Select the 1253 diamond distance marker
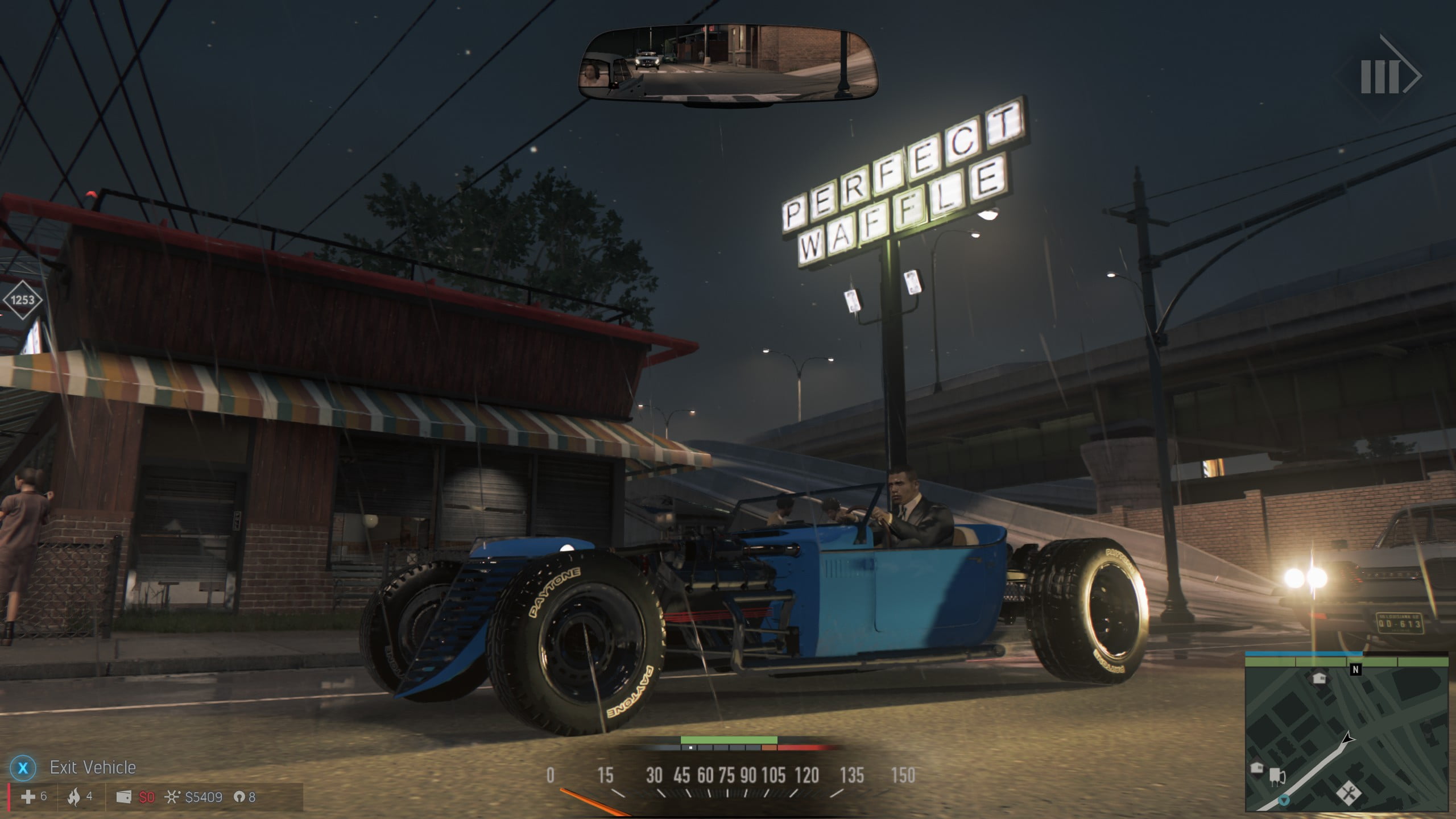This screenshot has height=819, width=1456. tap(22, 300)
